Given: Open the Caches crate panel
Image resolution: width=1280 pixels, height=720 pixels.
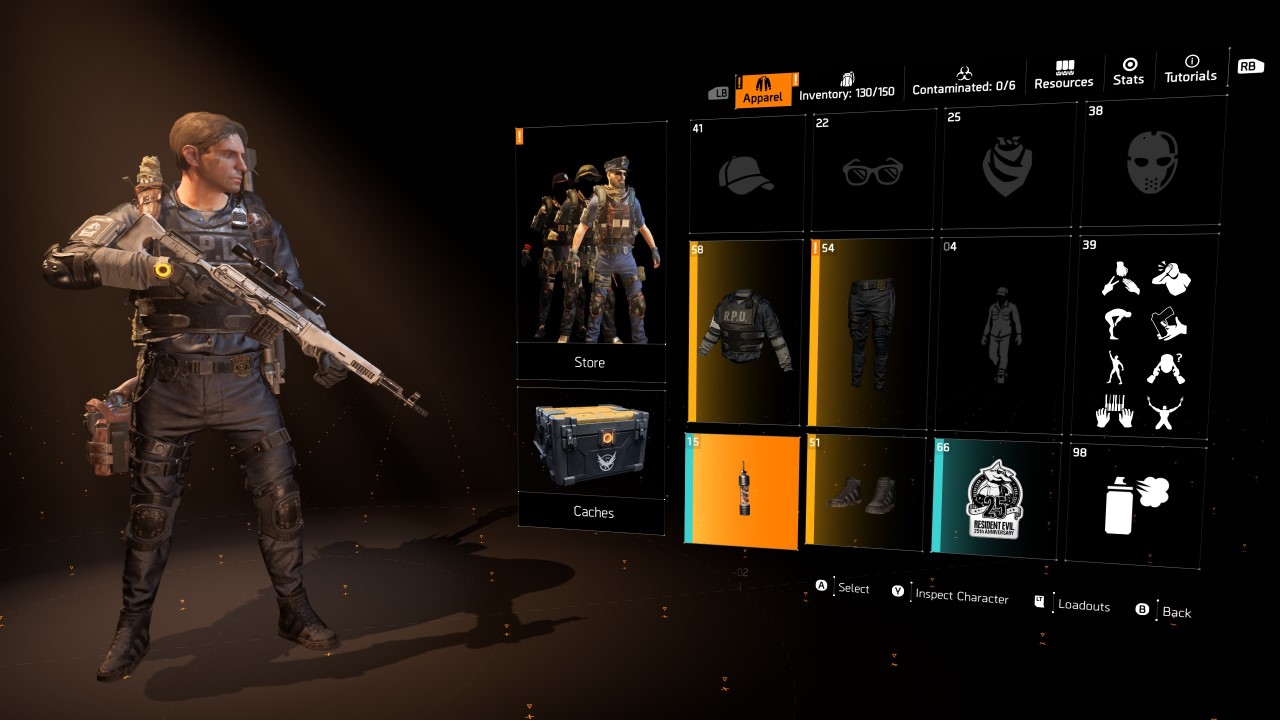Looking at the screenshot, I should pyautogui.click(x=591, y=460).
